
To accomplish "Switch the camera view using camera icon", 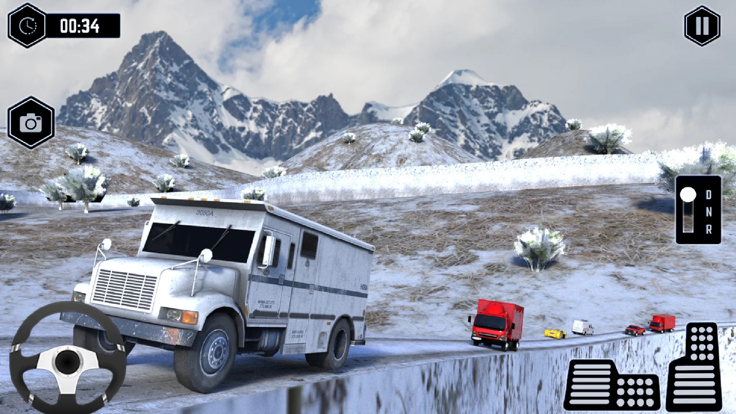I will coord(31,123).
